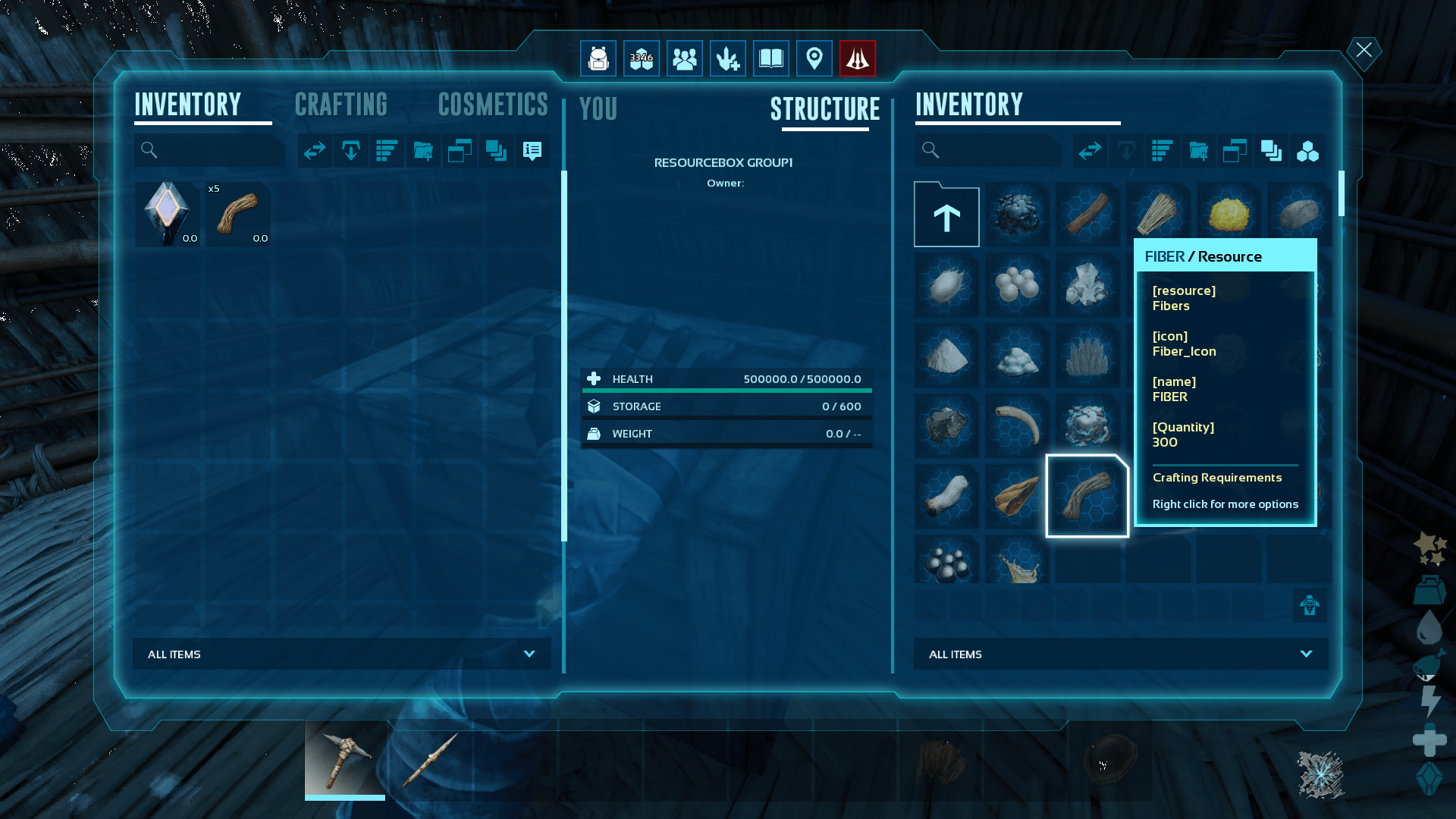Toggle player inventory tooltip info button
This screenshot has height=819, width=1456.
532,151
